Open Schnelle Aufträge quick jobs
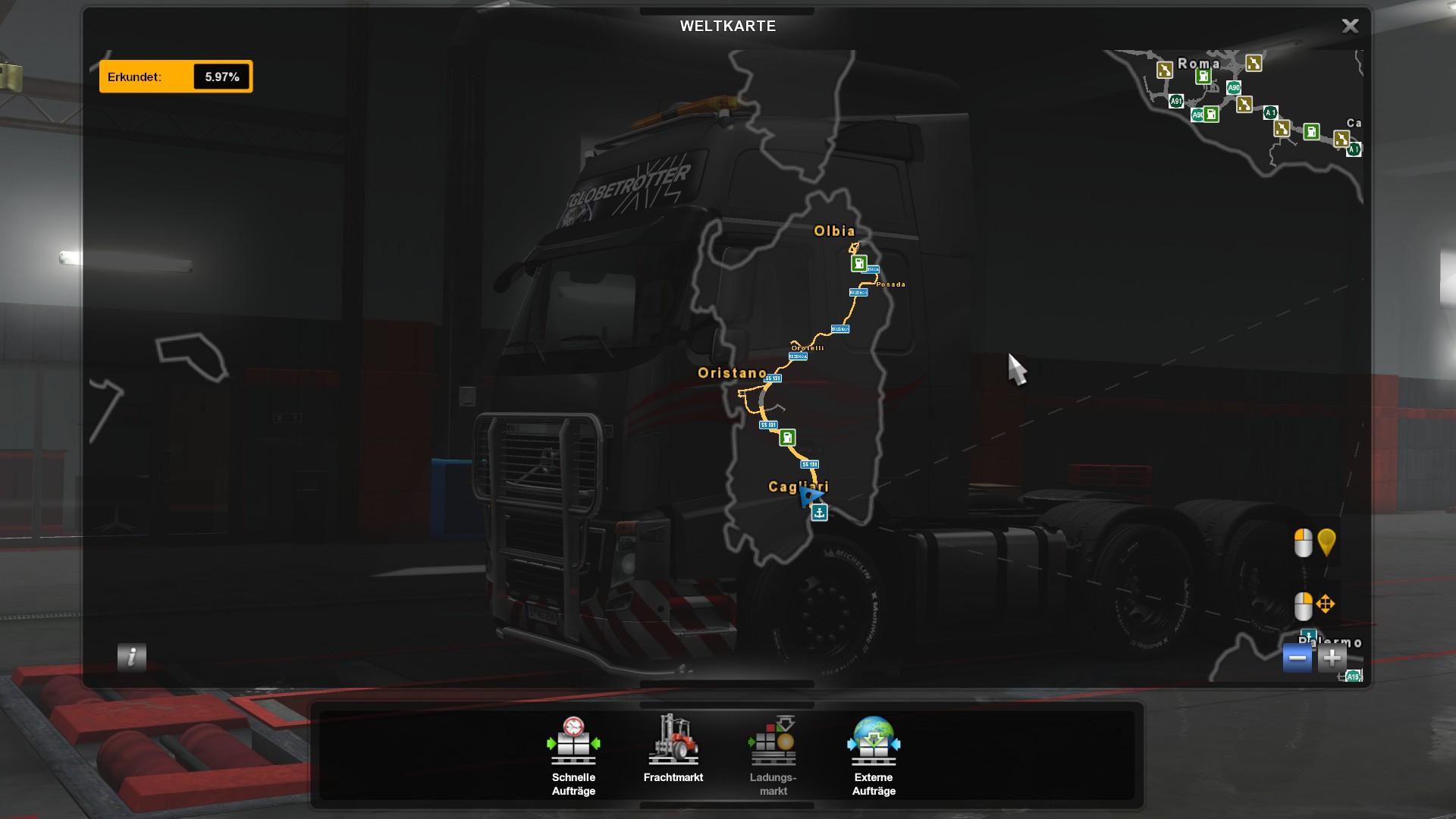 (x=573, y=755)
